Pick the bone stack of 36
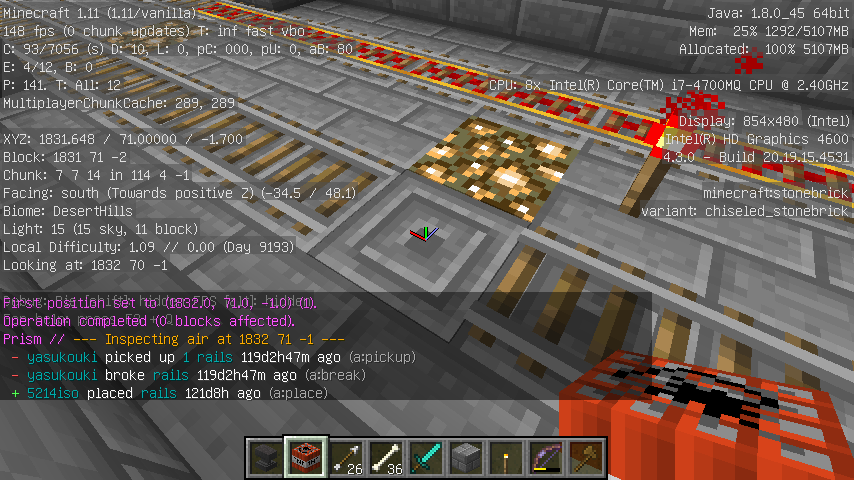The width and height of the screenshot is (854, 480). tap(386, 458)
